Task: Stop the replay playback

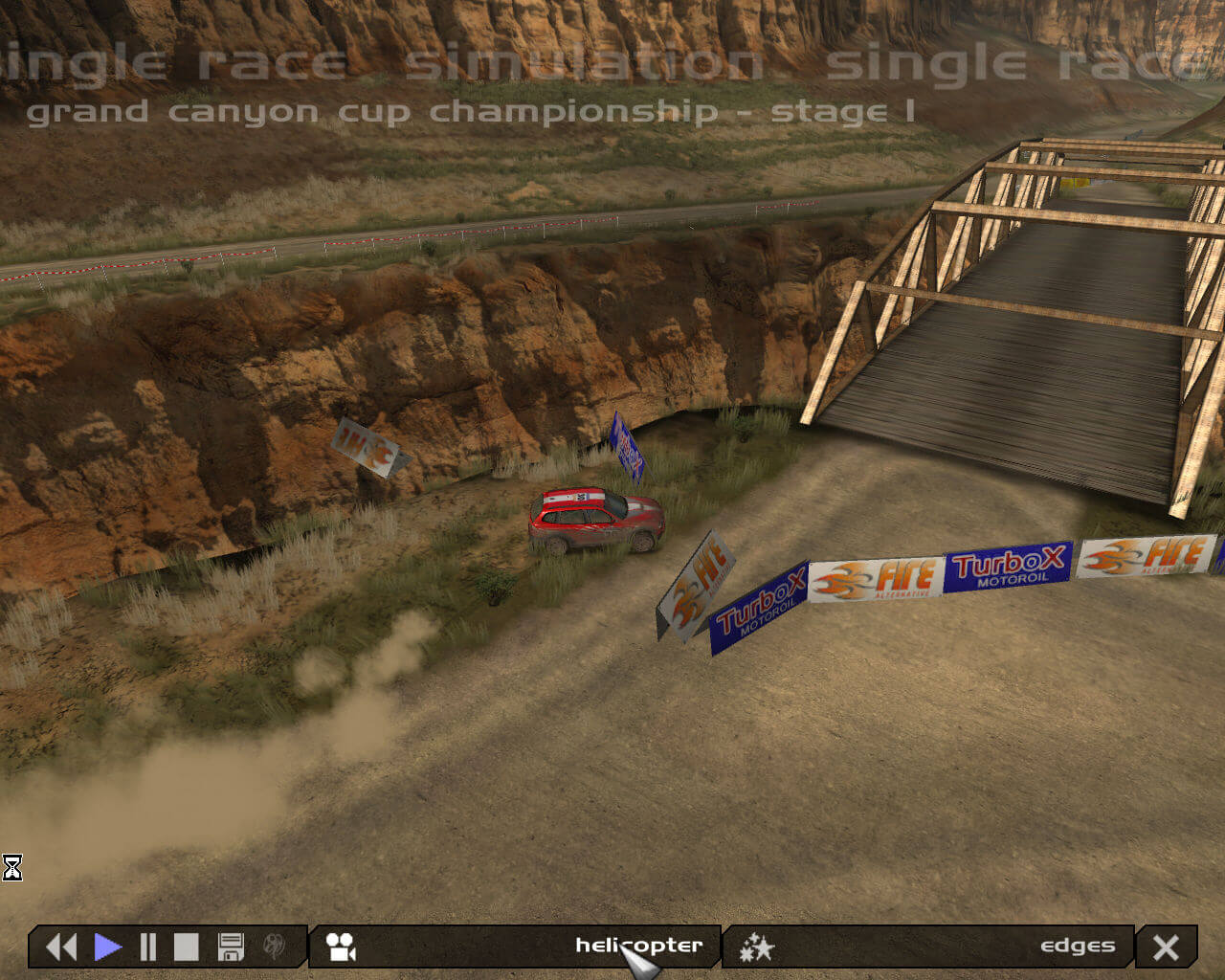Action: coord(186,947)
